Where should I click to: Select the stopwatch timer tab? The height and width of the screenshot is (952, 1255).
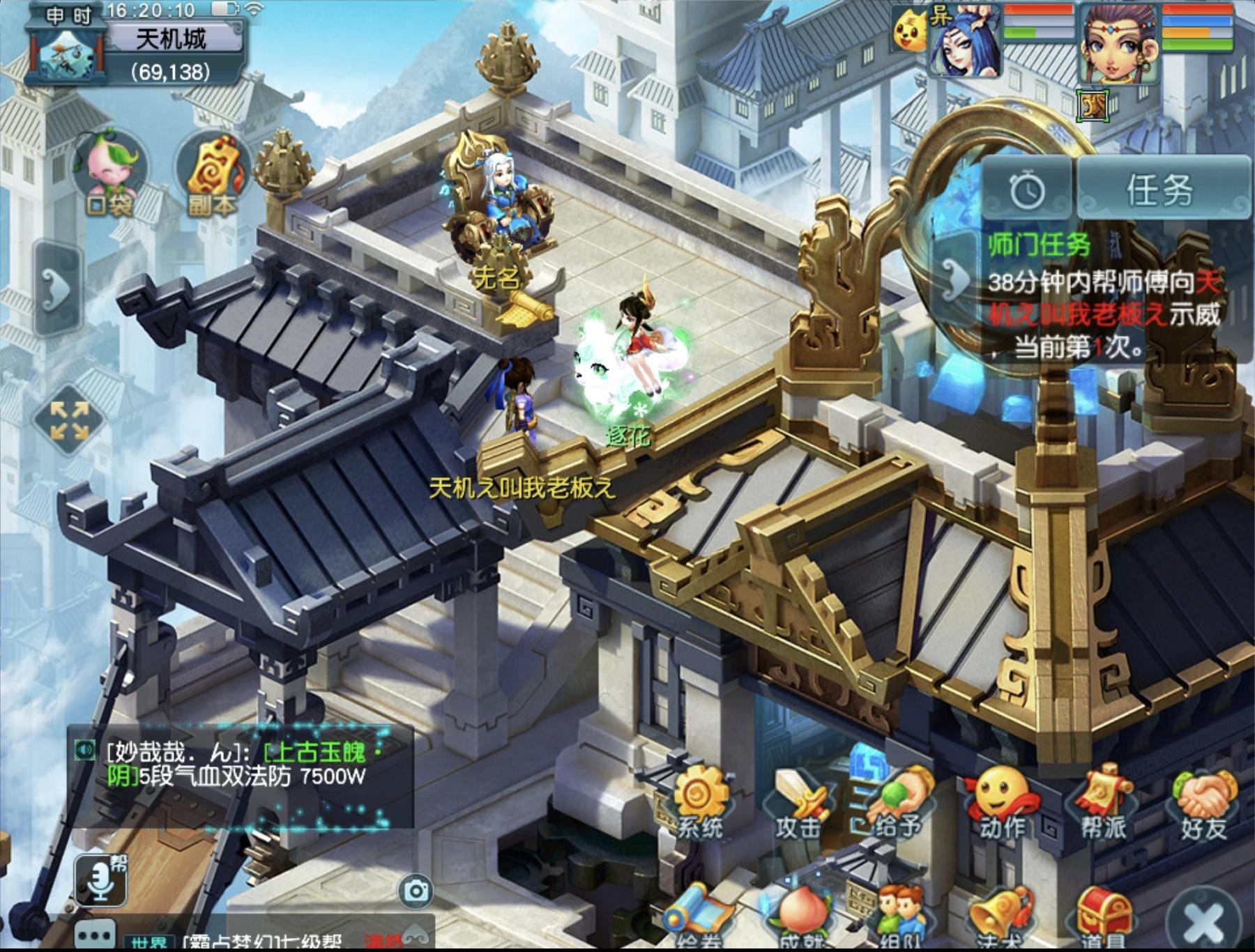(1028, 190)
